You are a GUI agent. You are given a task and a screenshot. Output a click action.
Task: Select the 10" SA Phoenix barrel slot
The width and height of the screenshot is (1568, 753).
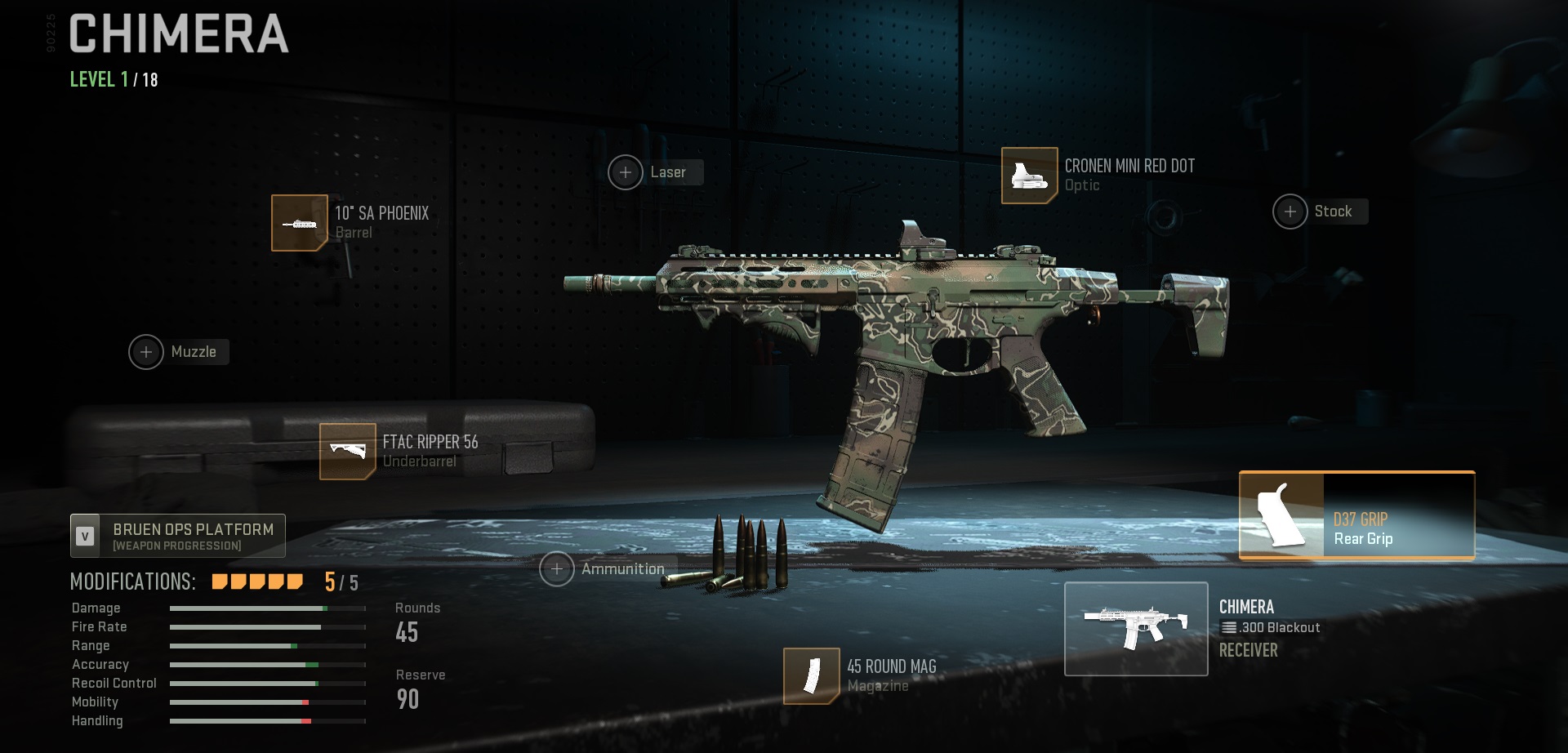pos(300,223)
